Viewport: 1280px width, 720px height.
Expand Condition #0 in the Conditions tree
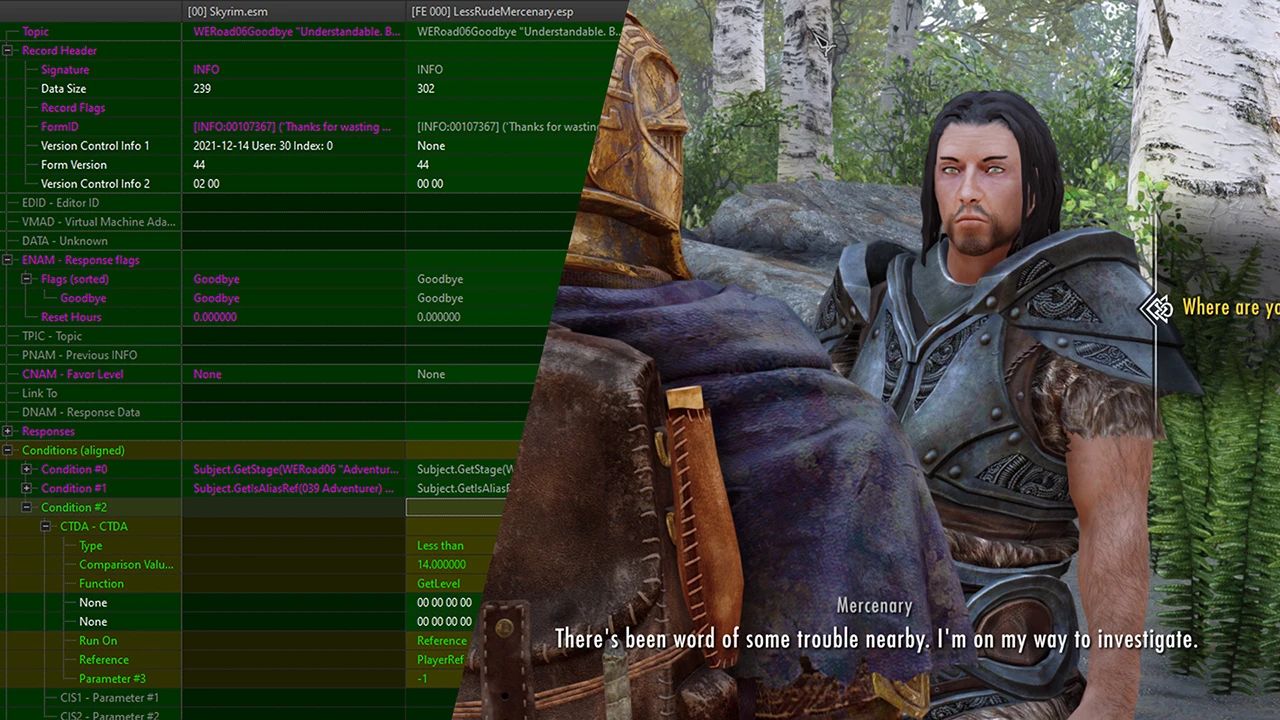(27, 469)
